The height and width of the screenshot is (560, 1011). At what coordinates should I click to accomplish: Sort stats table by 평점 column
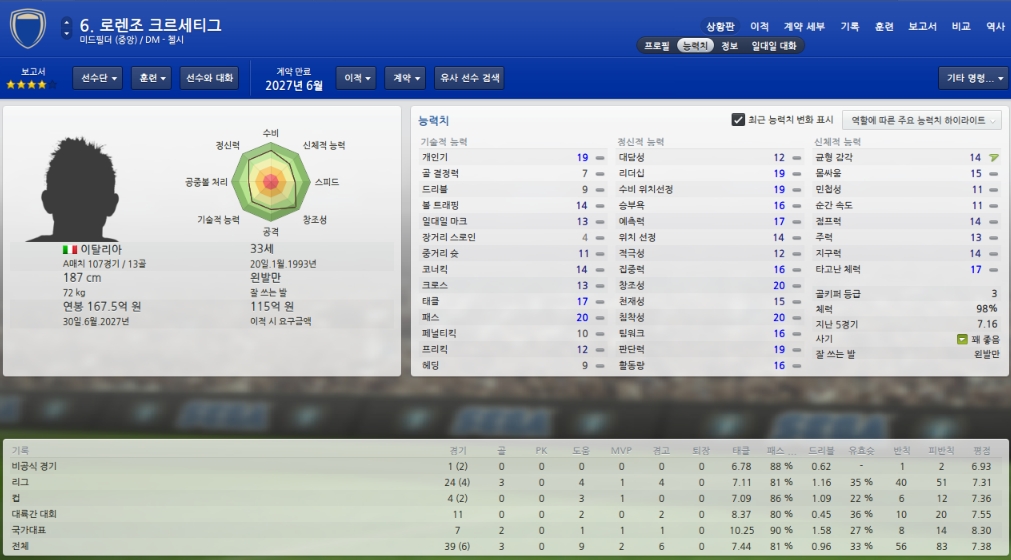(981, 450)
